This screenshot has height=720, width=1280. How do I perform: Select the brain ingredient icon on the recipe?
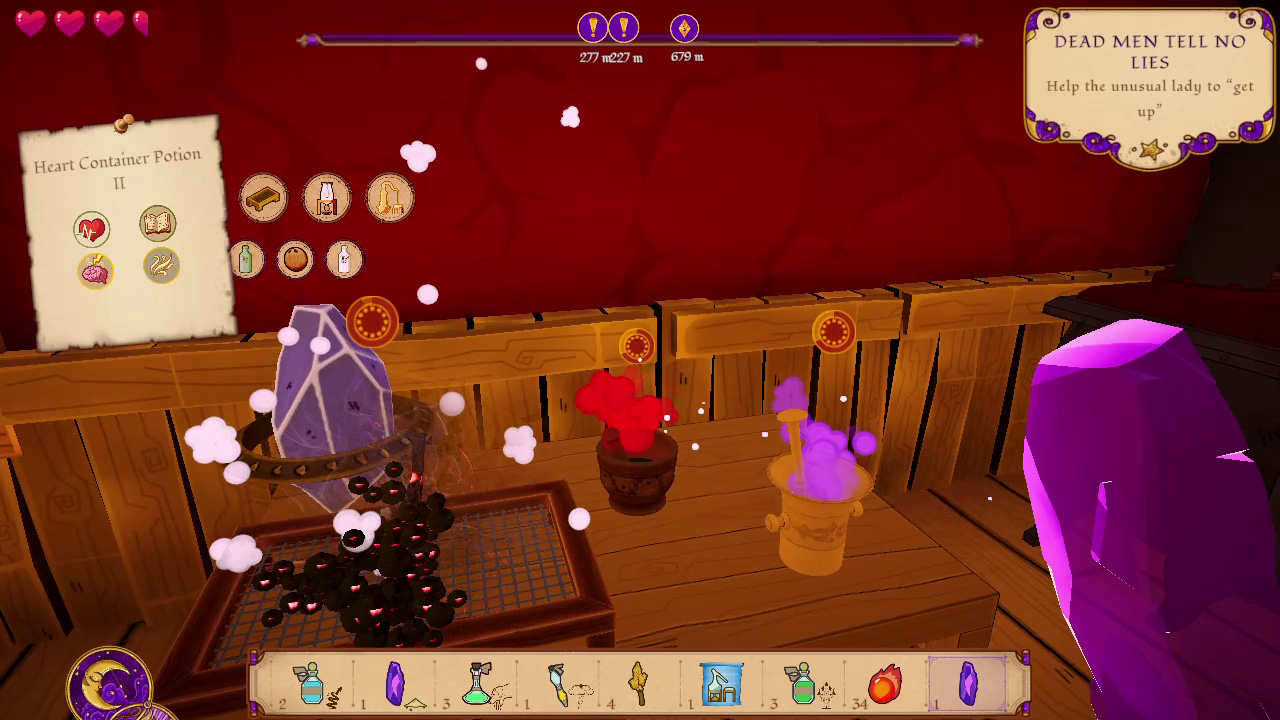tap(95, 270)
